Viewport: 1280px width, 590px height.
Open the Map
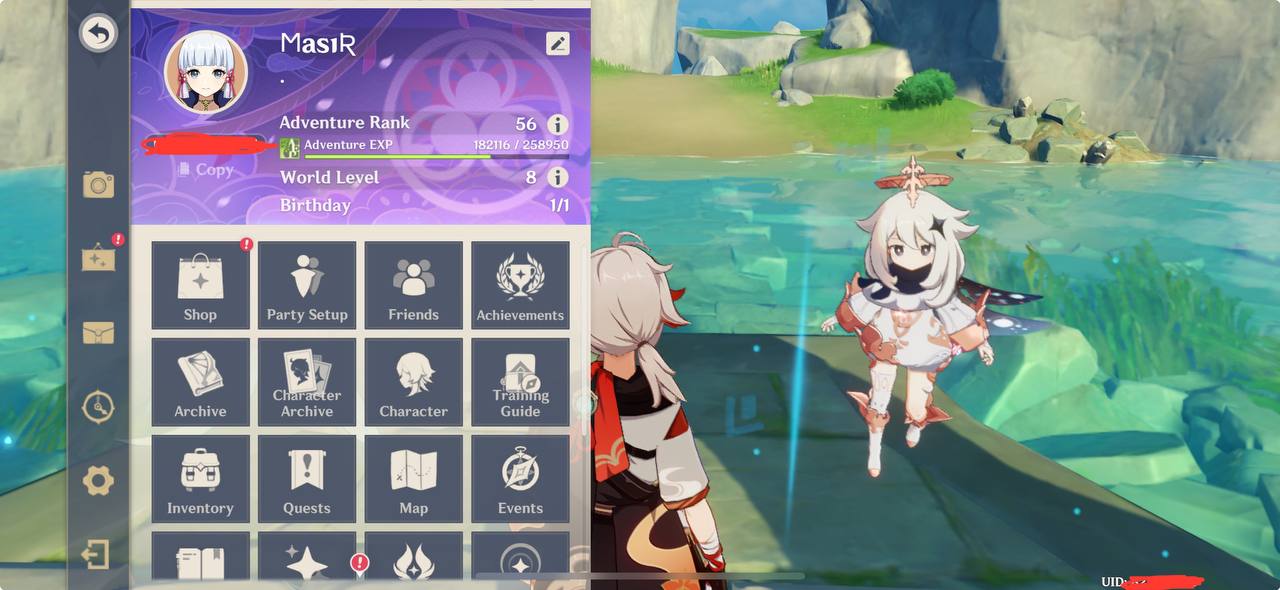point(413,478)
